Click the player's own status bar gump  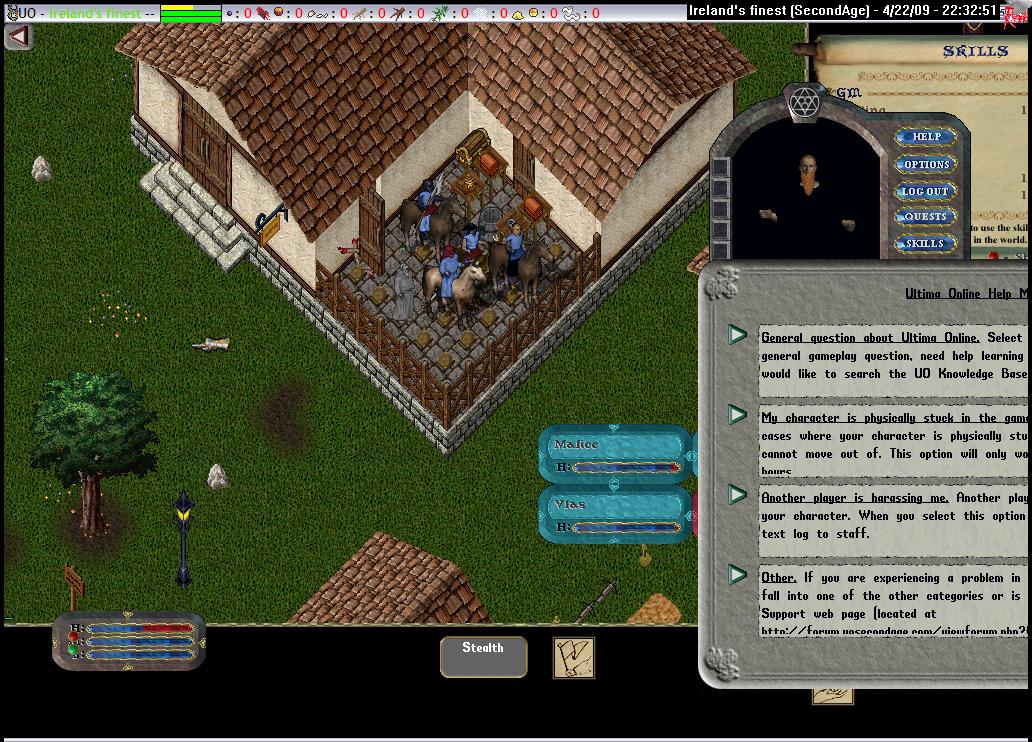point(129,640)
